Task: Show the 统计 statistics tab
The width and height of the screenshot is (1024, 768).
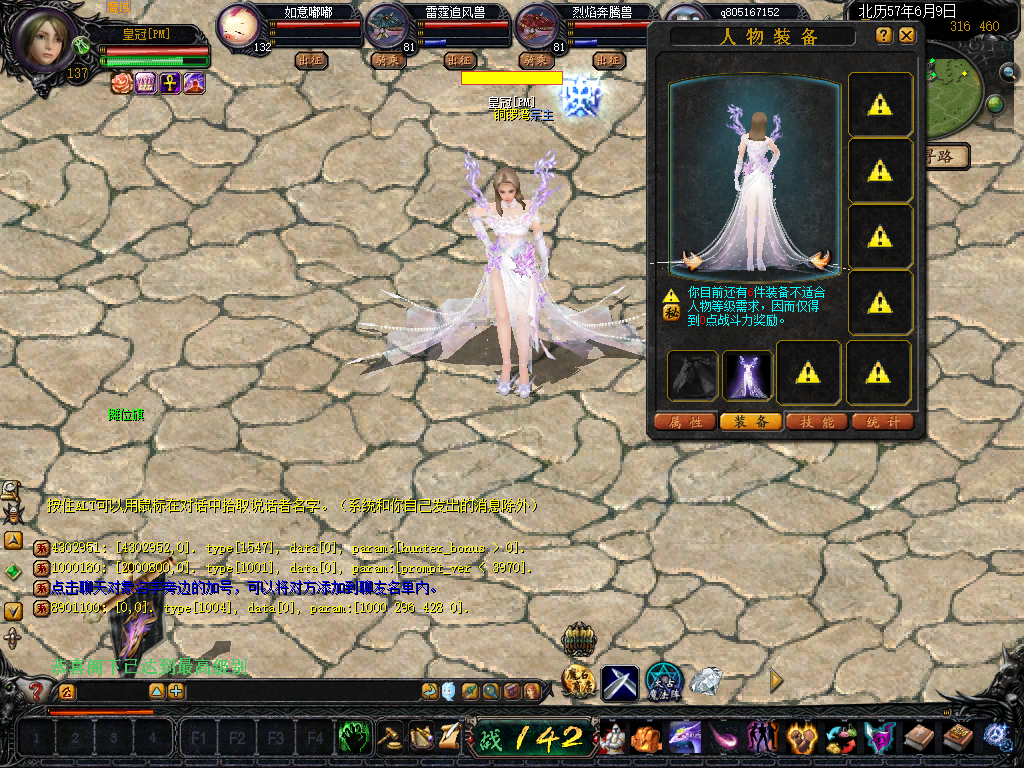Action: point(883,422)
